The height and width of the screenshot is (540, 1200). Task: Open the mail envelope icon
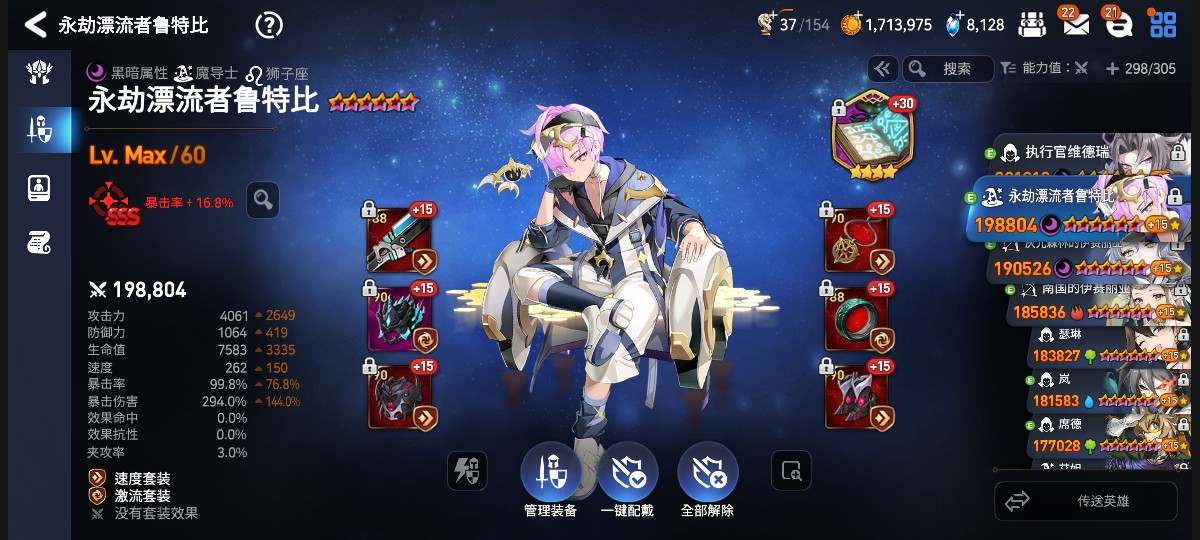(1075, 25)
